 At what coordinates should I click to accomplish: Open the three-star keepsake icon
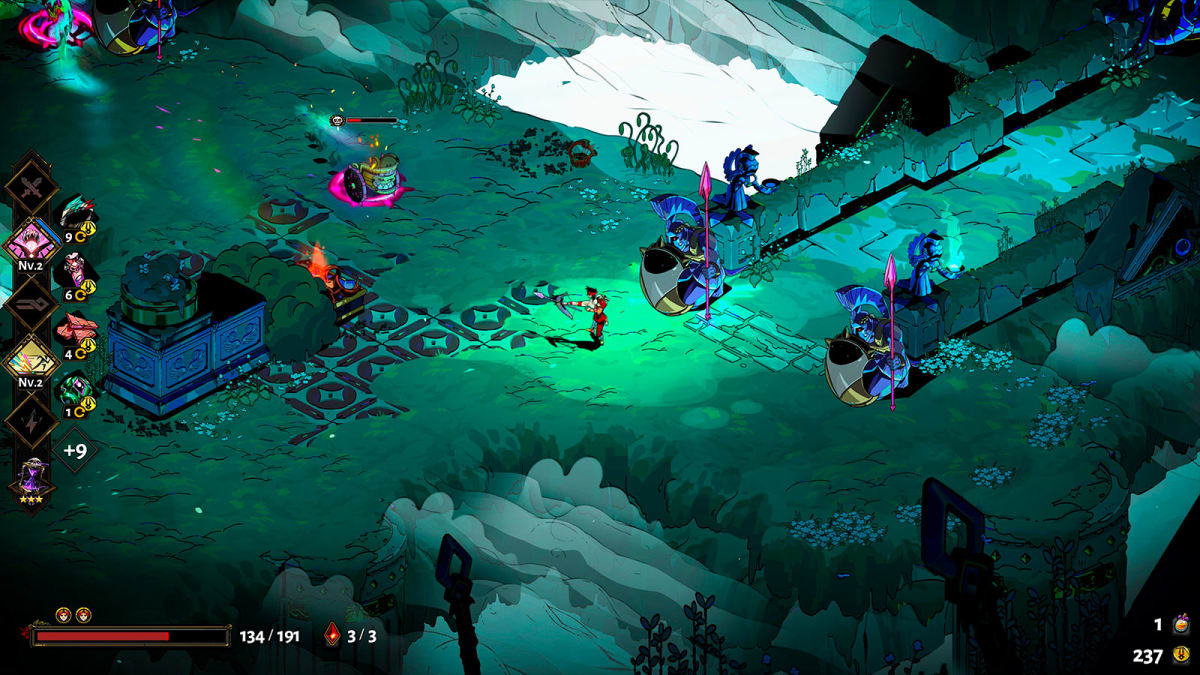(x=31, y=478)
